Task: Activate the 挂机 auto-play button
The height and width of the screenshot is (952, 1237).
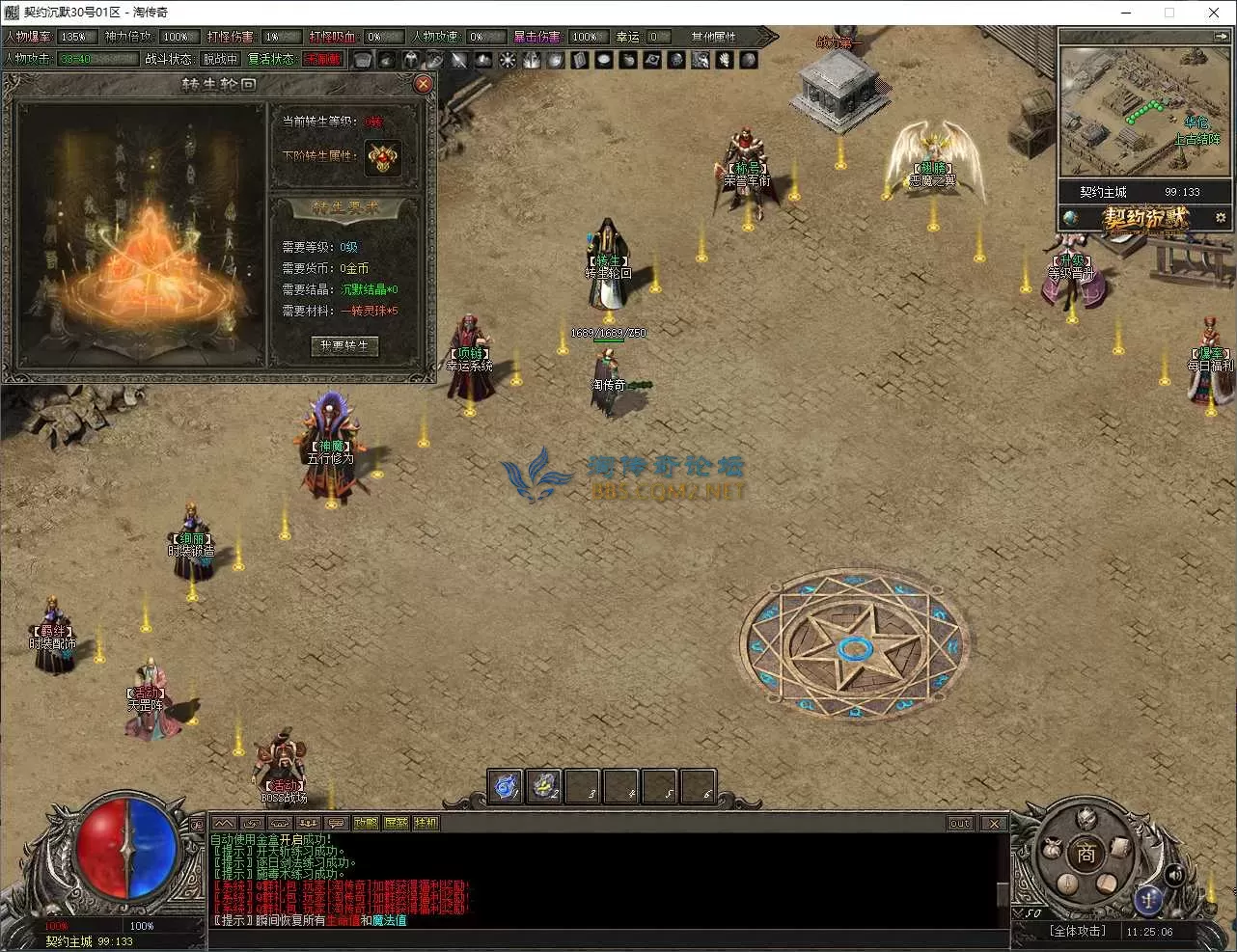Action: [426, 823]
